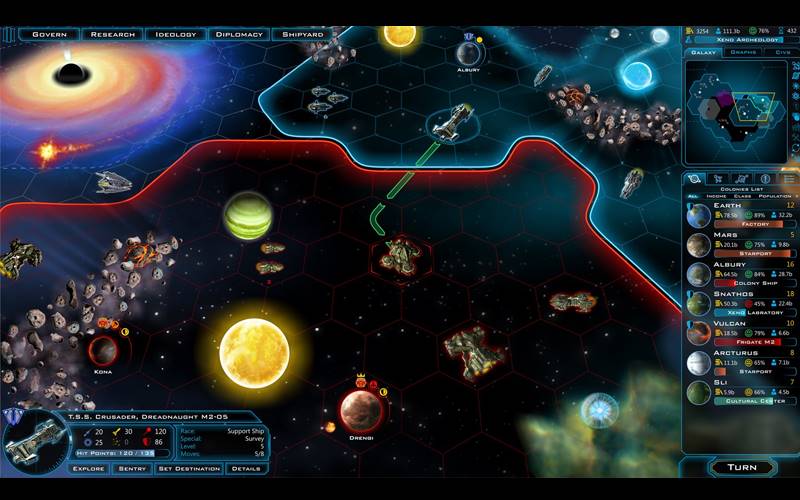The image size is (800, 500).
Task: Put the Crusader on Sentry
Action: pyautogui.click(x=131, y=468)
